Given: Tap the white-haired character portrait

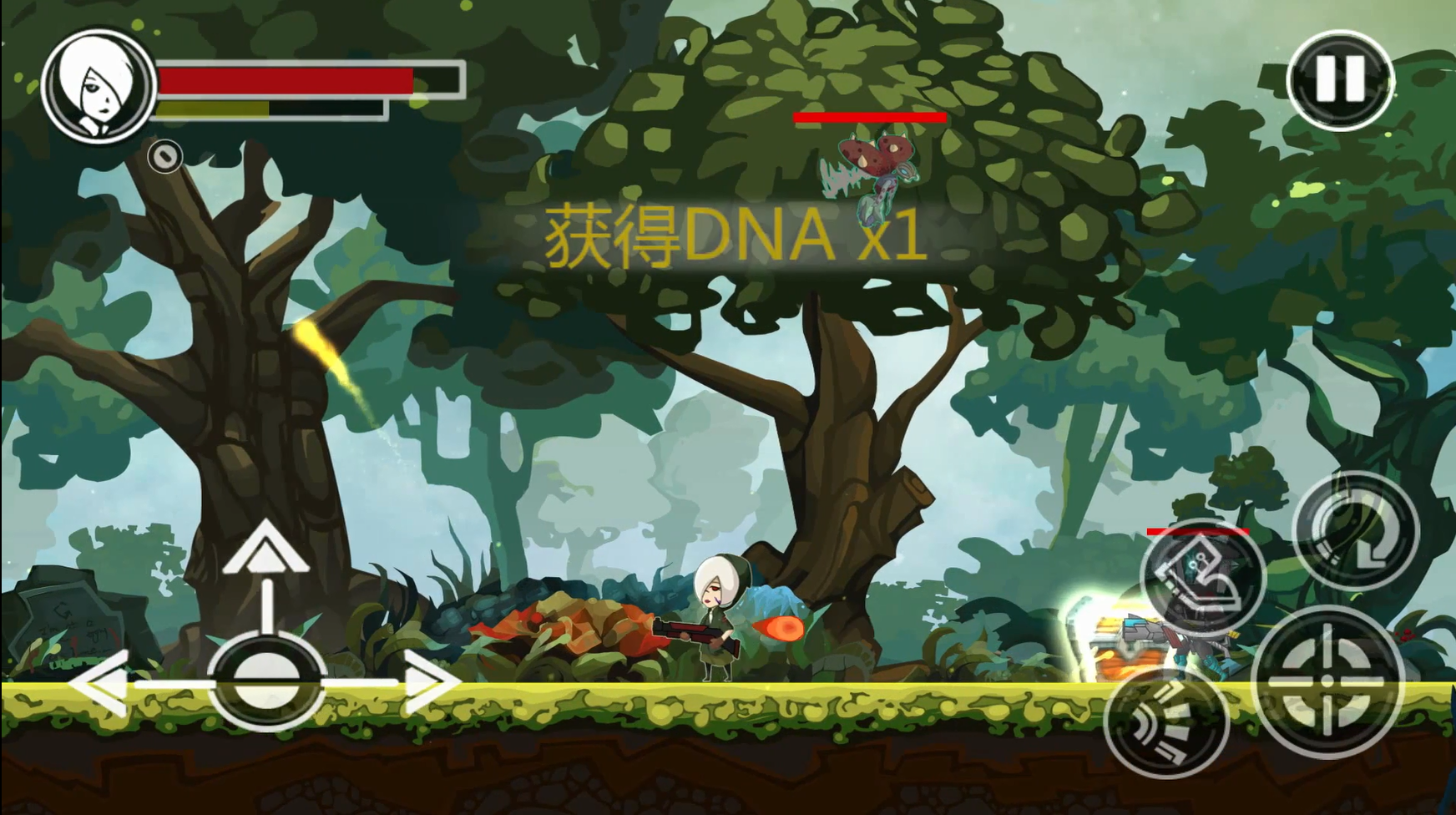Looking at the screenshot, I should coord(99,86).
